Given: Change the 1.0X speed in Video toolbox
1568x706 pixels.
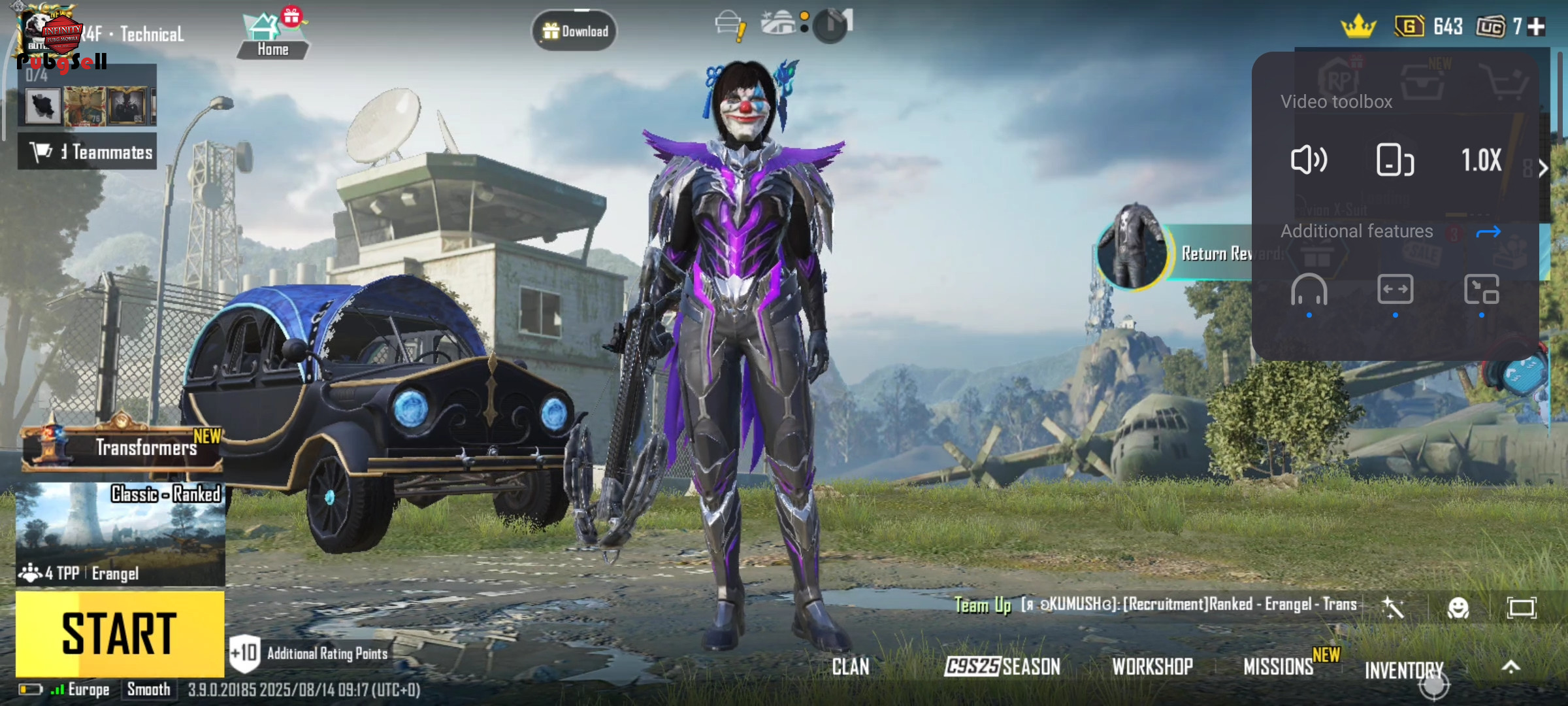Looking at the screenshot, I should point(1481,160).
